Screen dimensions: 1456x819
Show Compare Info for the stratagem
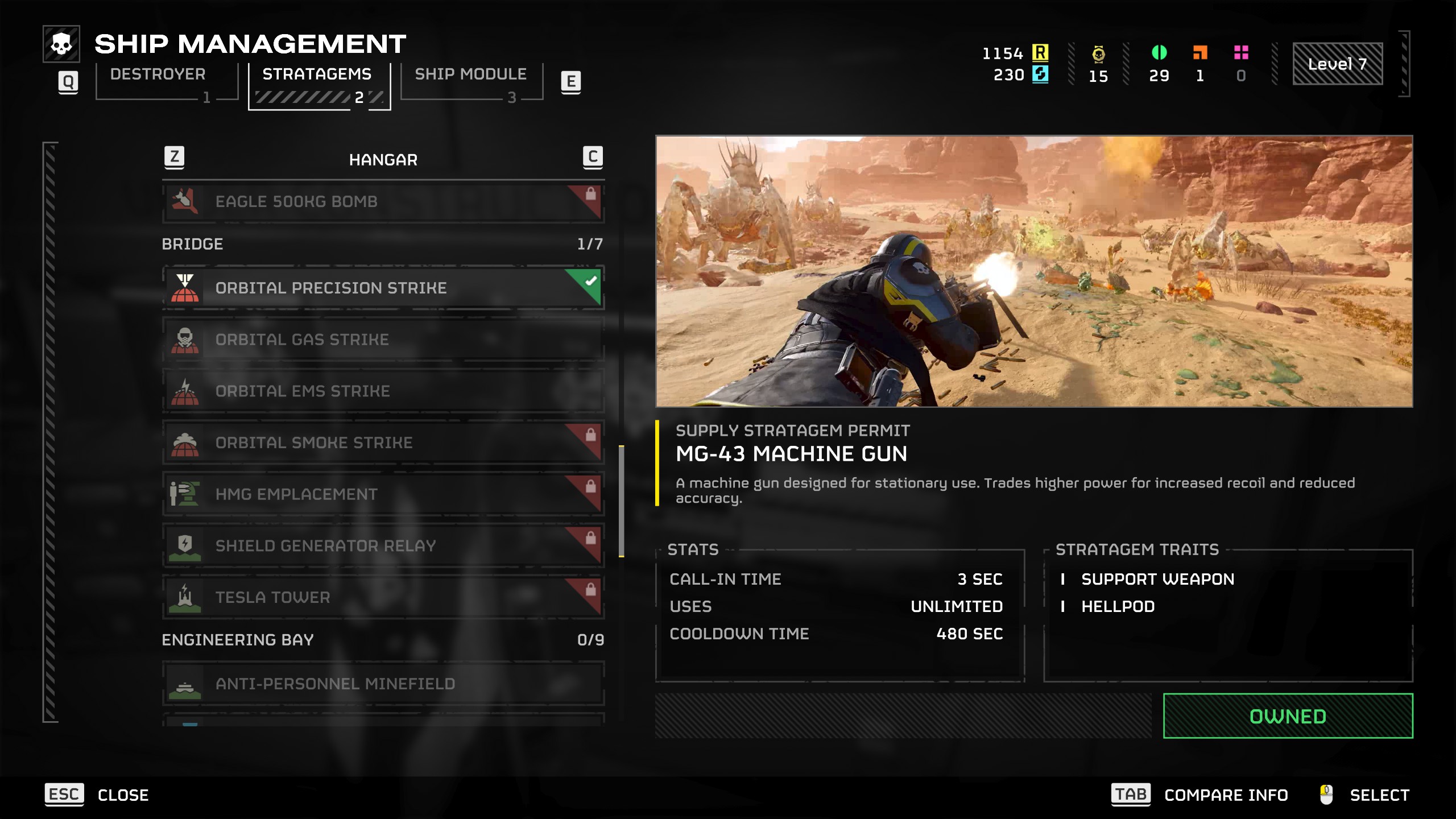pyautogui.click(x=1200, y=795)
